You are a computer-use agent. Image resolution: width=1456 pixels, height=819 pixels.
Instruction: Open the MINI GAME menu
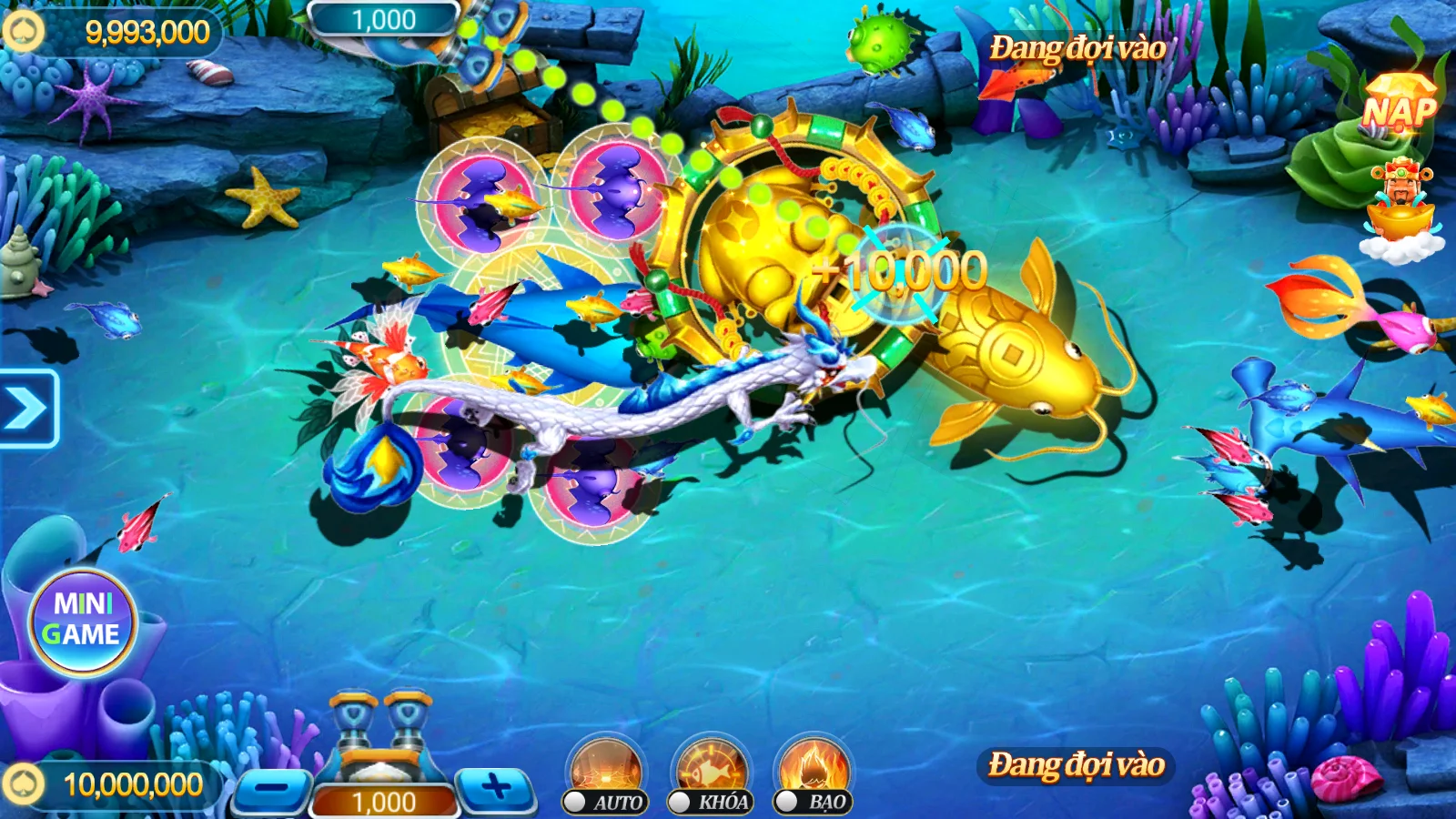tap(83, 619)
